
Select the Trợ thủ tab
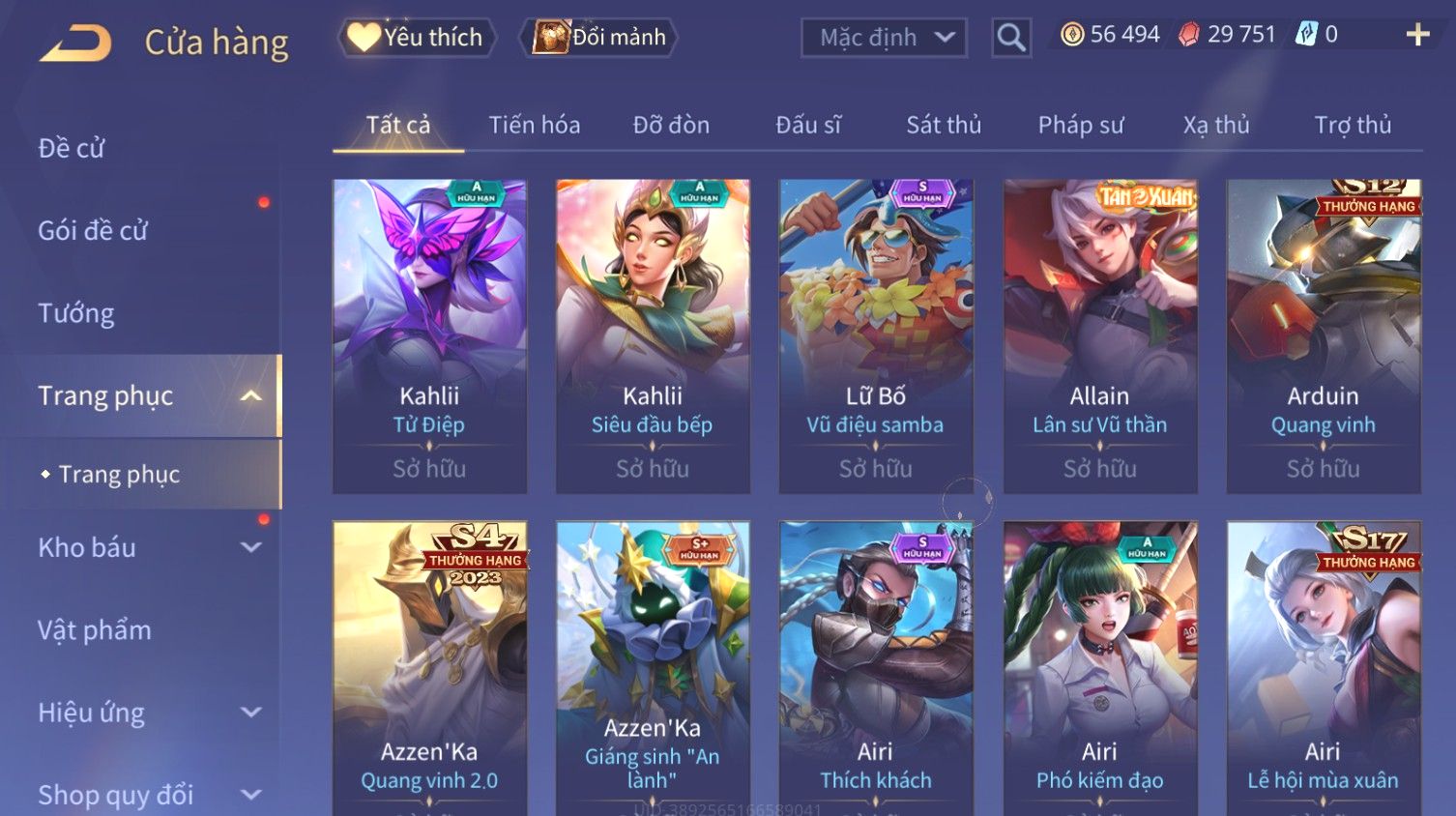(1353, 125)
